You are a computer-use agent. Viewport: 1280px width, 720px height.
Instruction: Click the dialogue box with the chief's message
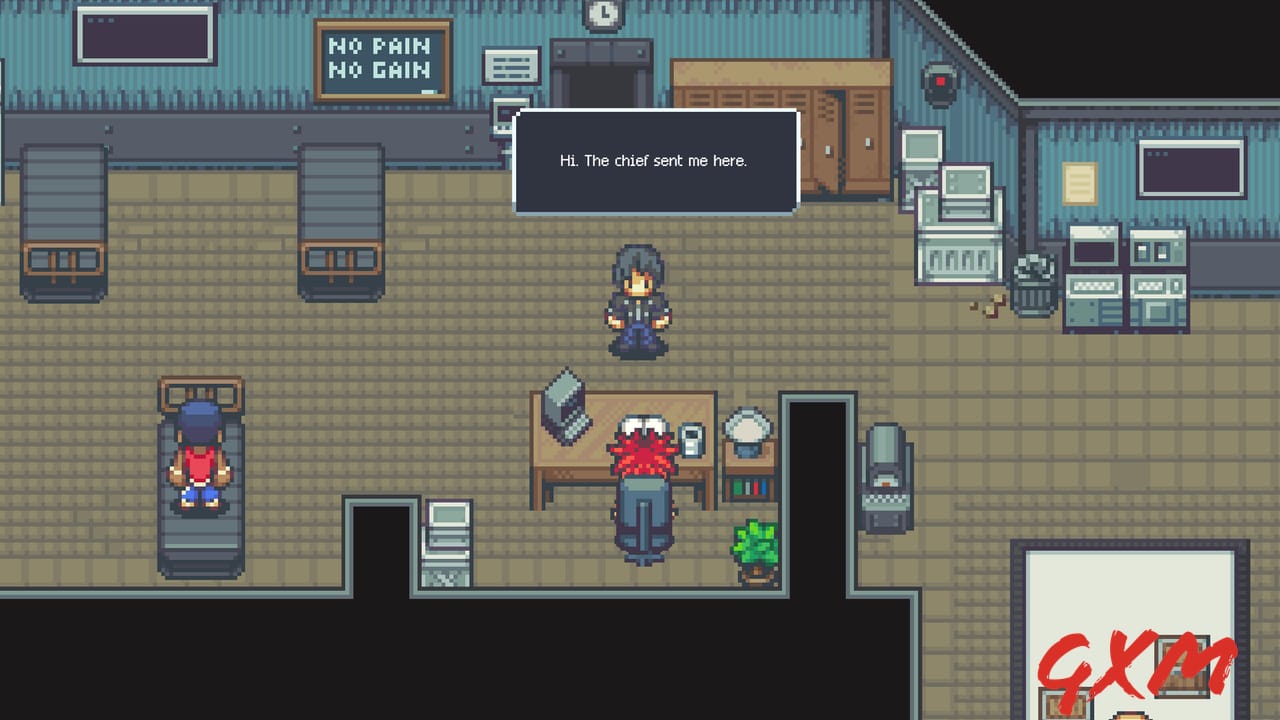coord(655,160)
